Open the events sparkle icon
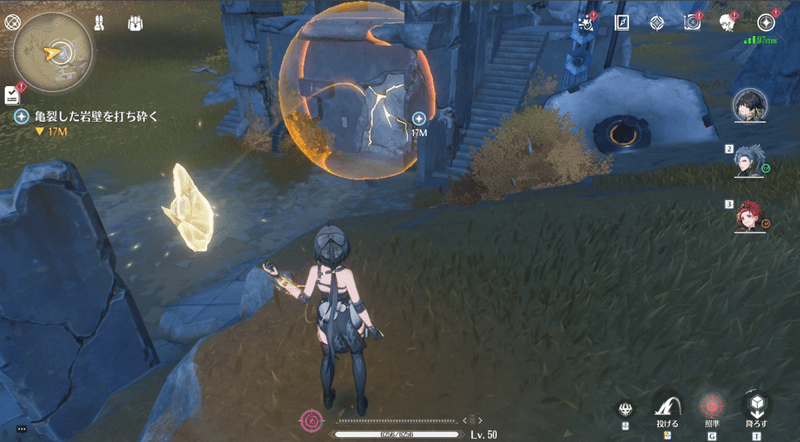The height and width of the screenshot is (442, 800). [x=587, y=22]
